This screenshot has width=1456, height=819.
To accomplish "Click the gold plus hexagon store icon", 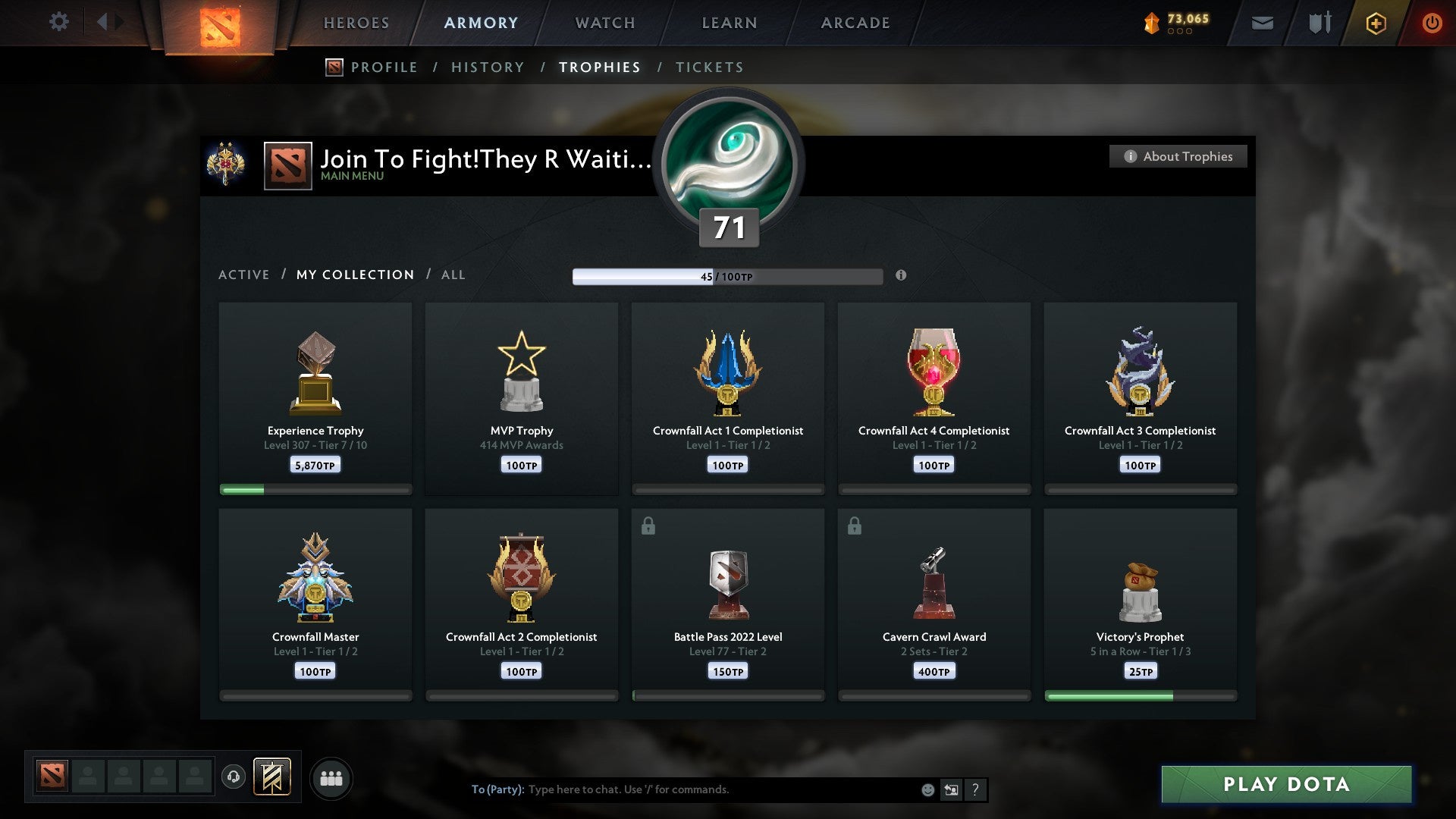I will (x=1375, y=23).
